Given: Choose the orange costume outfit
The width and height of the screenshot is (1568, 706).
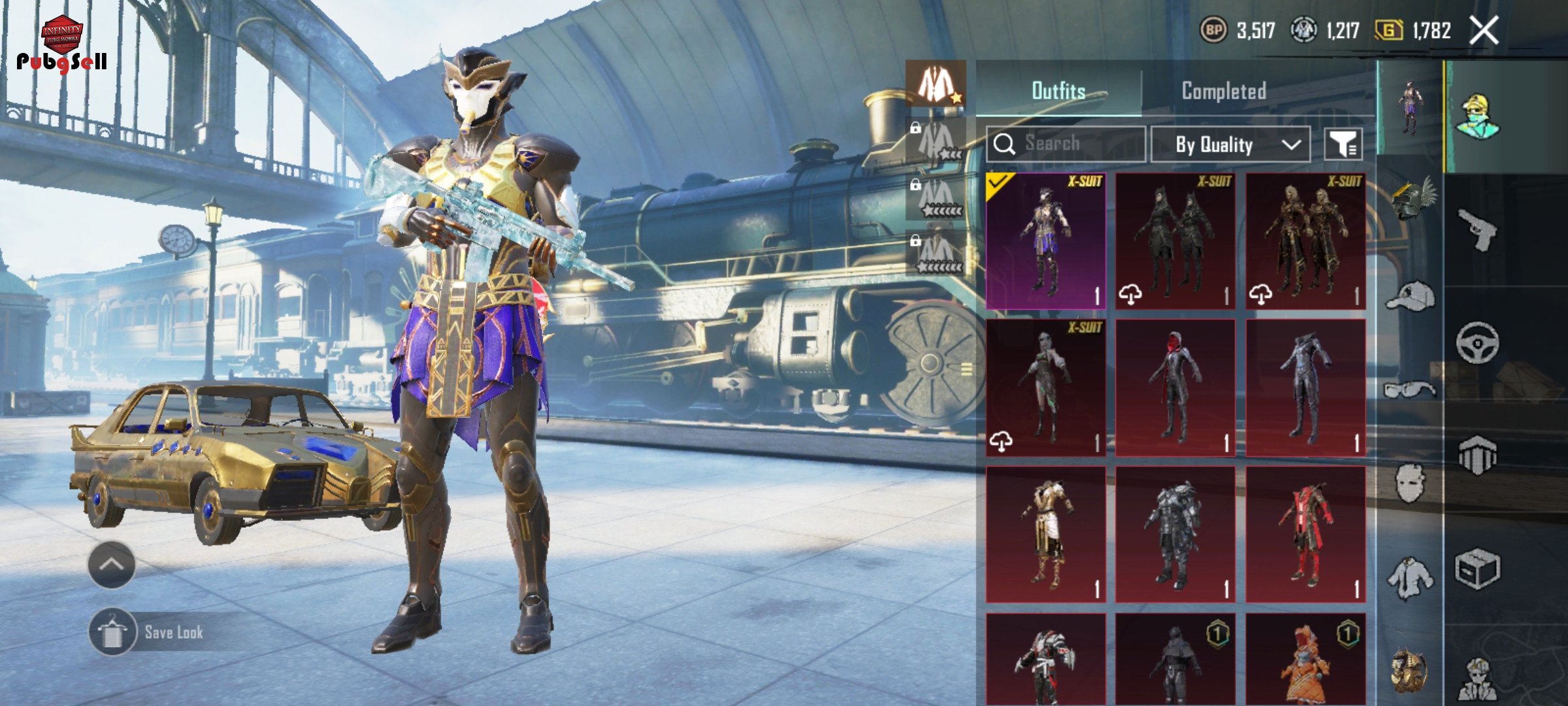Looking at the screenshot, I should pos(1305,659).
